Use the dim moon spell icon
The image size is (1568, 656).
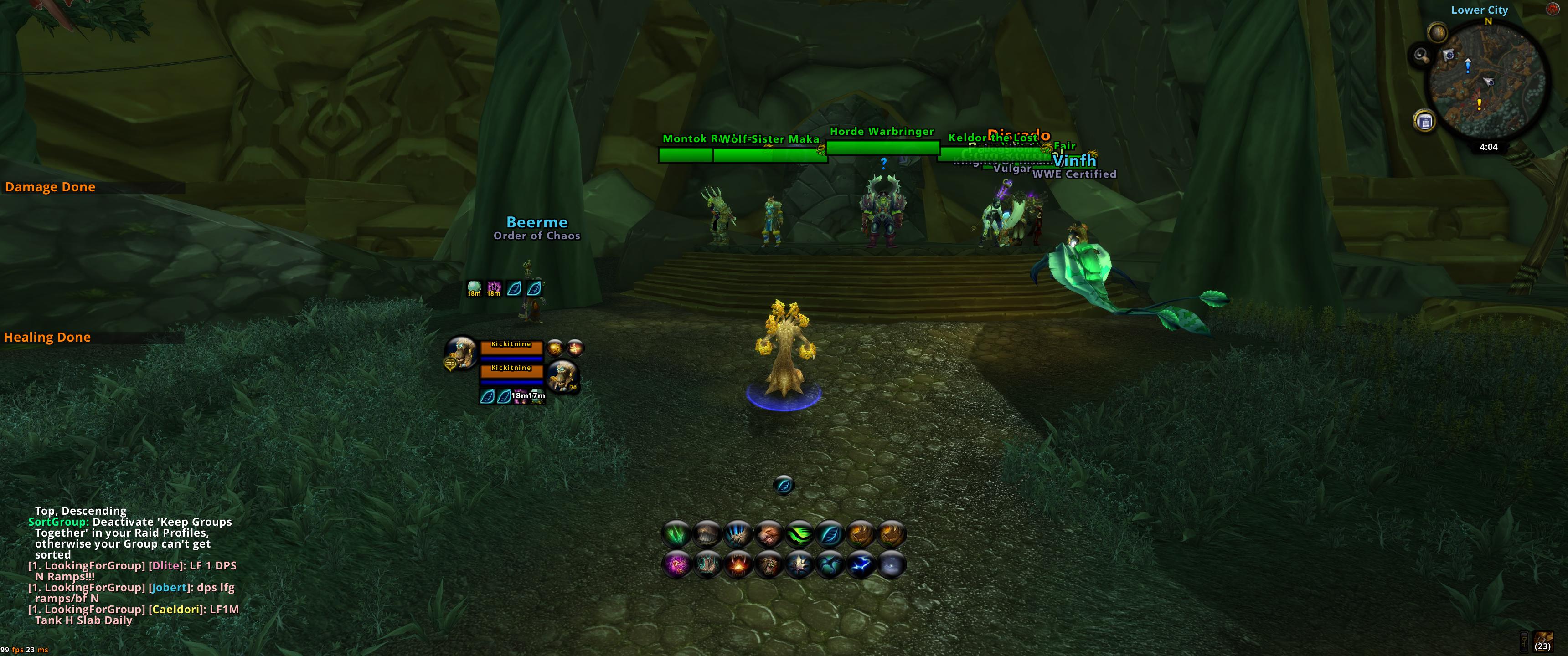(891, 565)
